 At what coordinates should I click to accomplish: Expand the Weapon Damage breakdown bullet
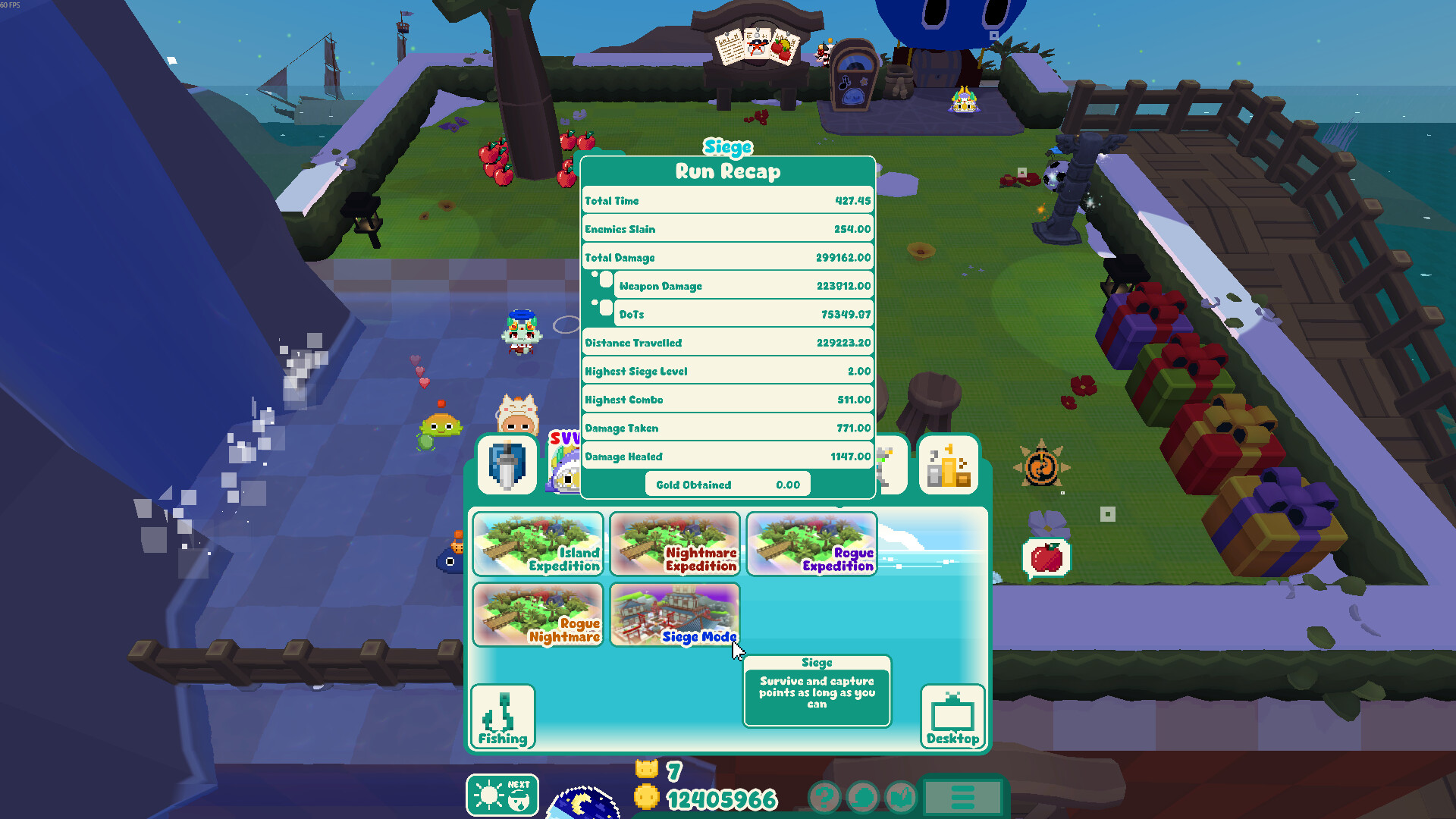(607, 280)
